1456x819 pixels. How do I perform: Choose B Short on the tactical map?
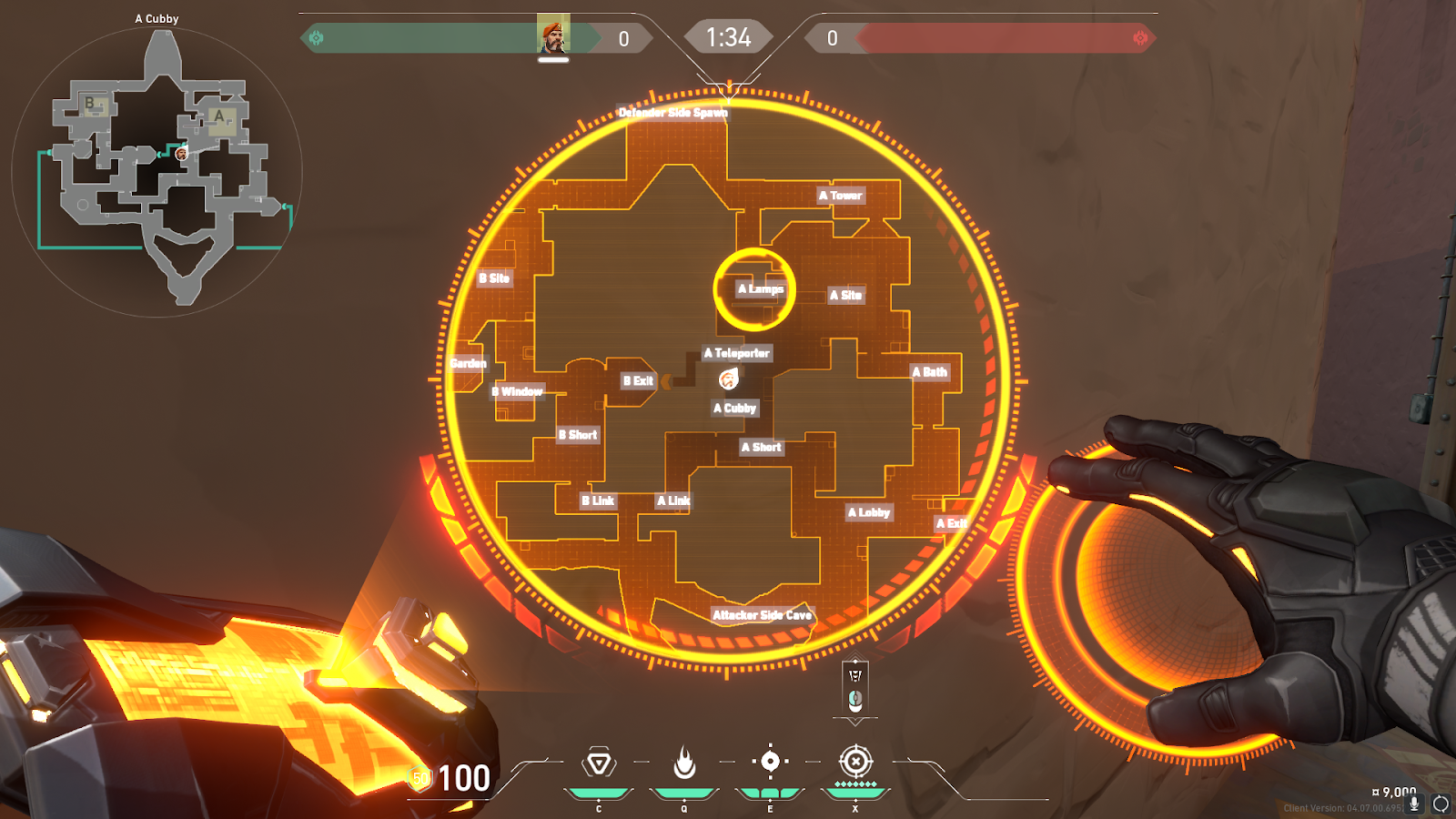tap(578, 435)
